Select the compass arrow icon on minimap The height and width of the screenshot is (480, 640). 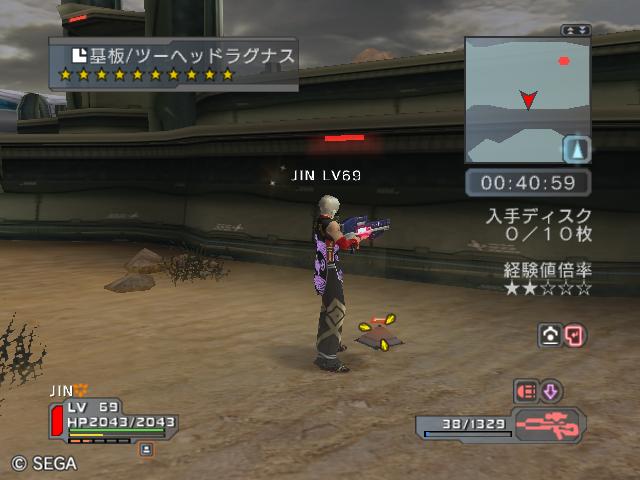(x=576, y=150)
